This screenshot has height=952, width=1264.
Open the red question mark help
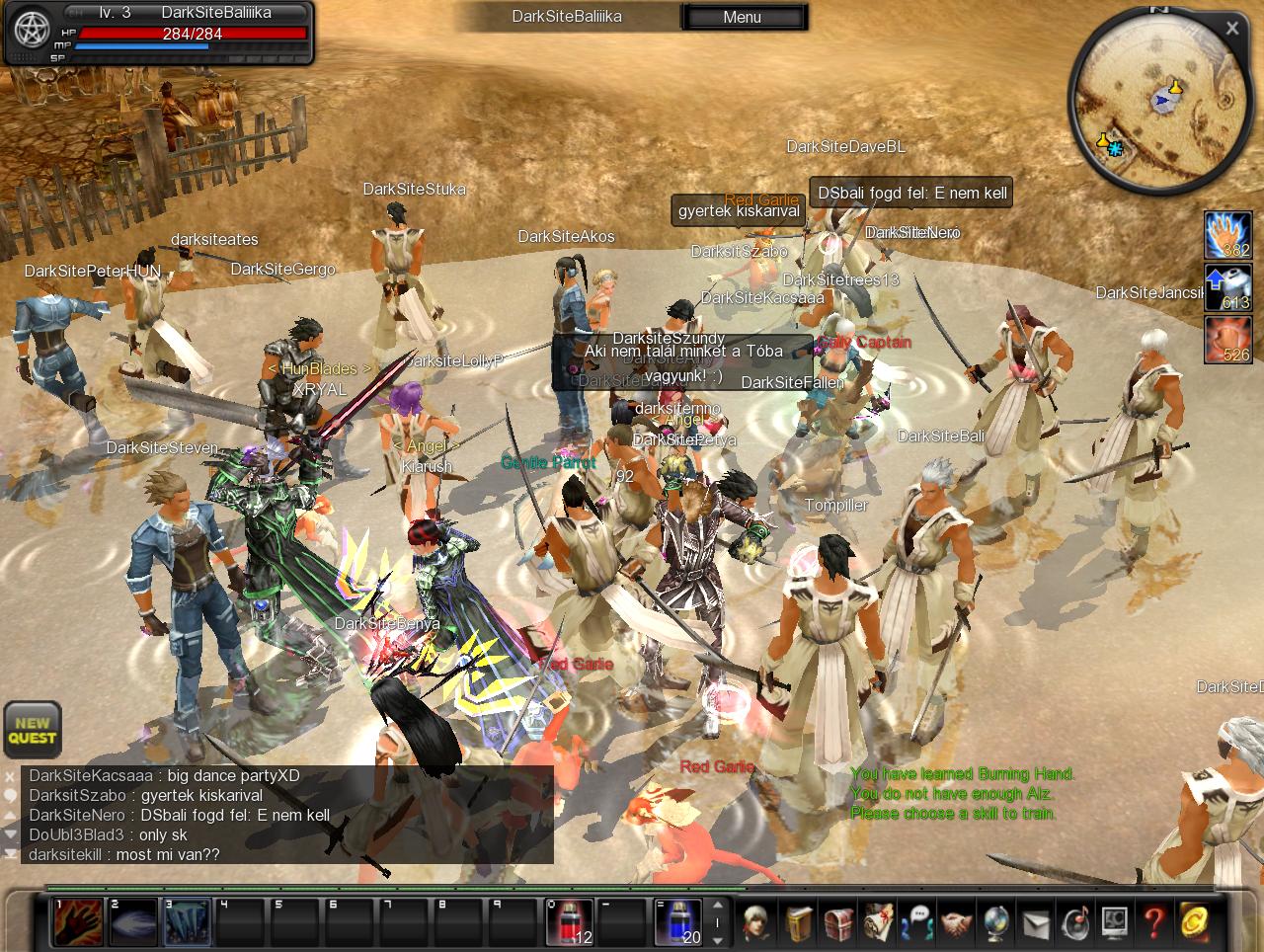(x=1153, y=922)
